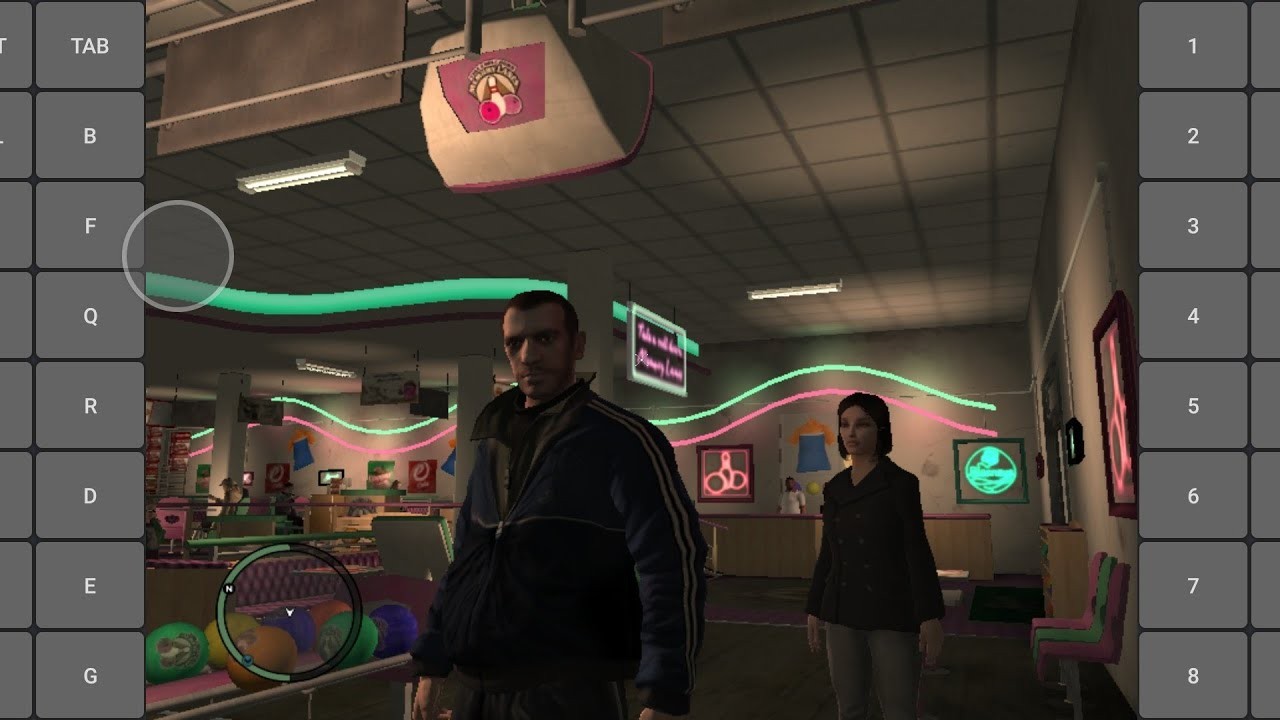Tap the number 6 key button
The width and height of the screenshot is (1280, 720).
point(1193,496)
